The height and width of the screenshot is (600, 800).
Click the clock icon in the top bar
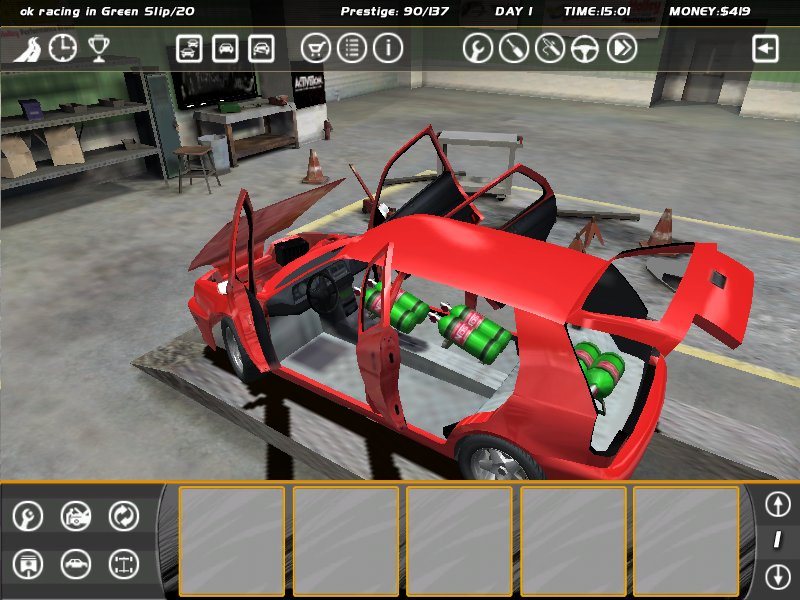click(x=62, y=48)
